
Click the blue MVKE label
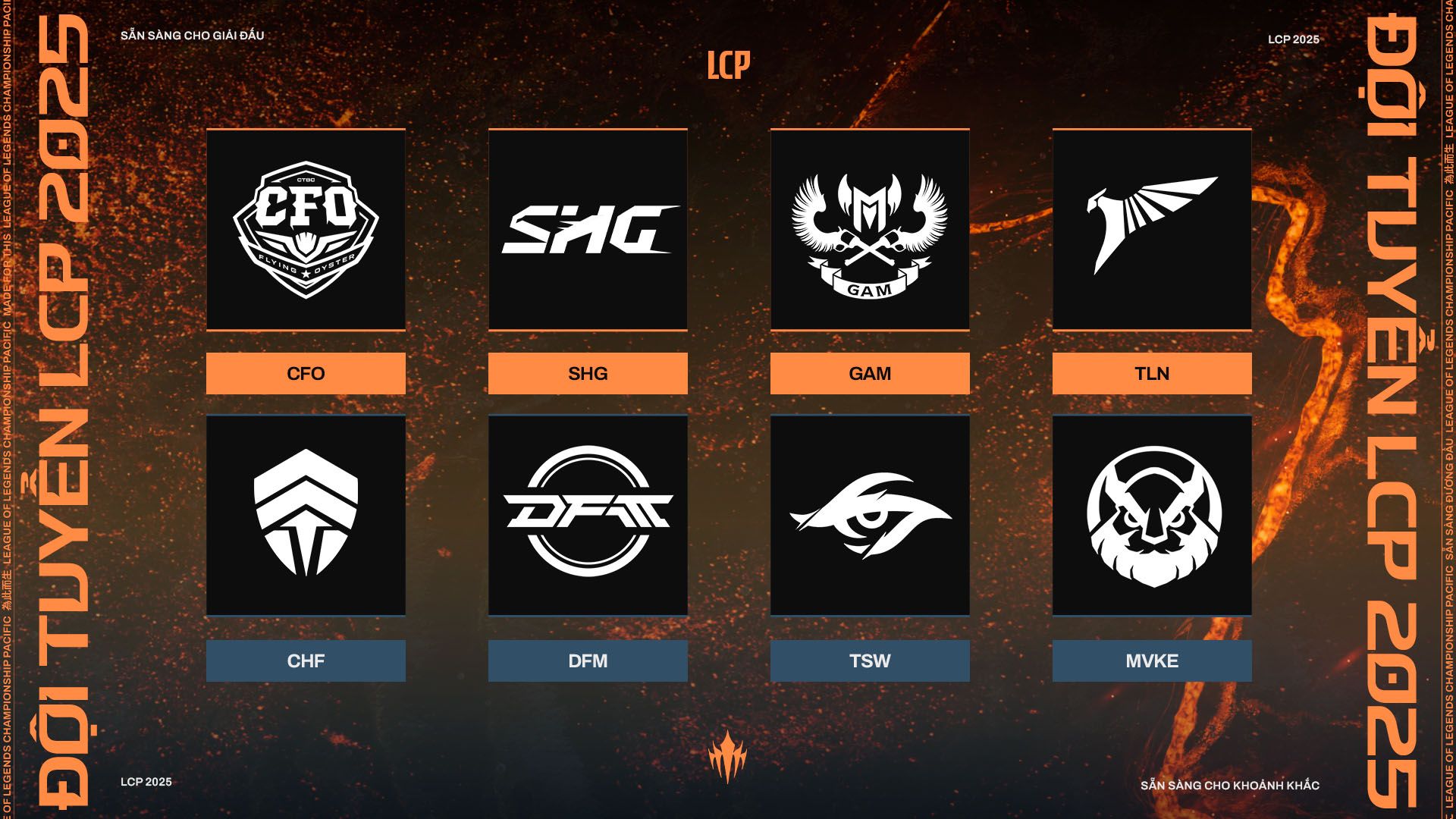(1152, 661)
